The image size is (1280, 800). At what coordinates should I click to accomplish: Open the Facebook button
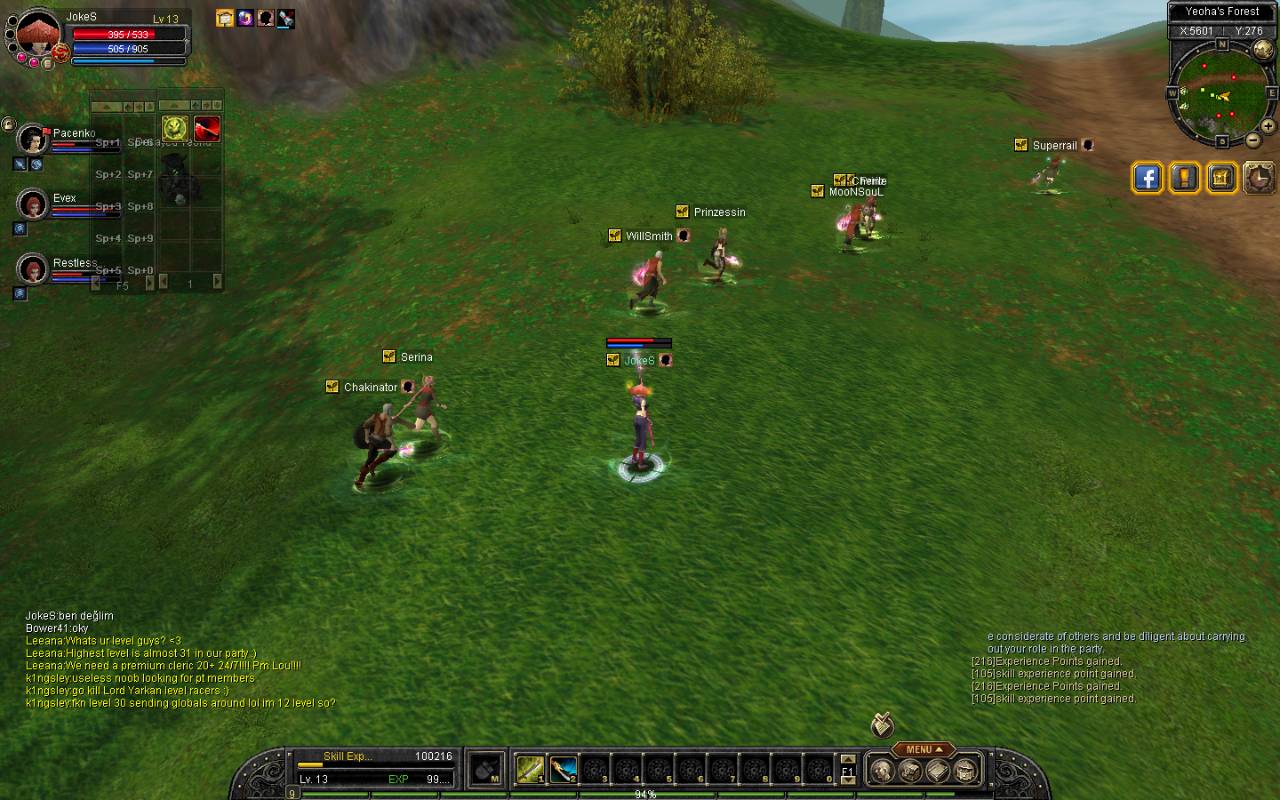(1147, 178)
